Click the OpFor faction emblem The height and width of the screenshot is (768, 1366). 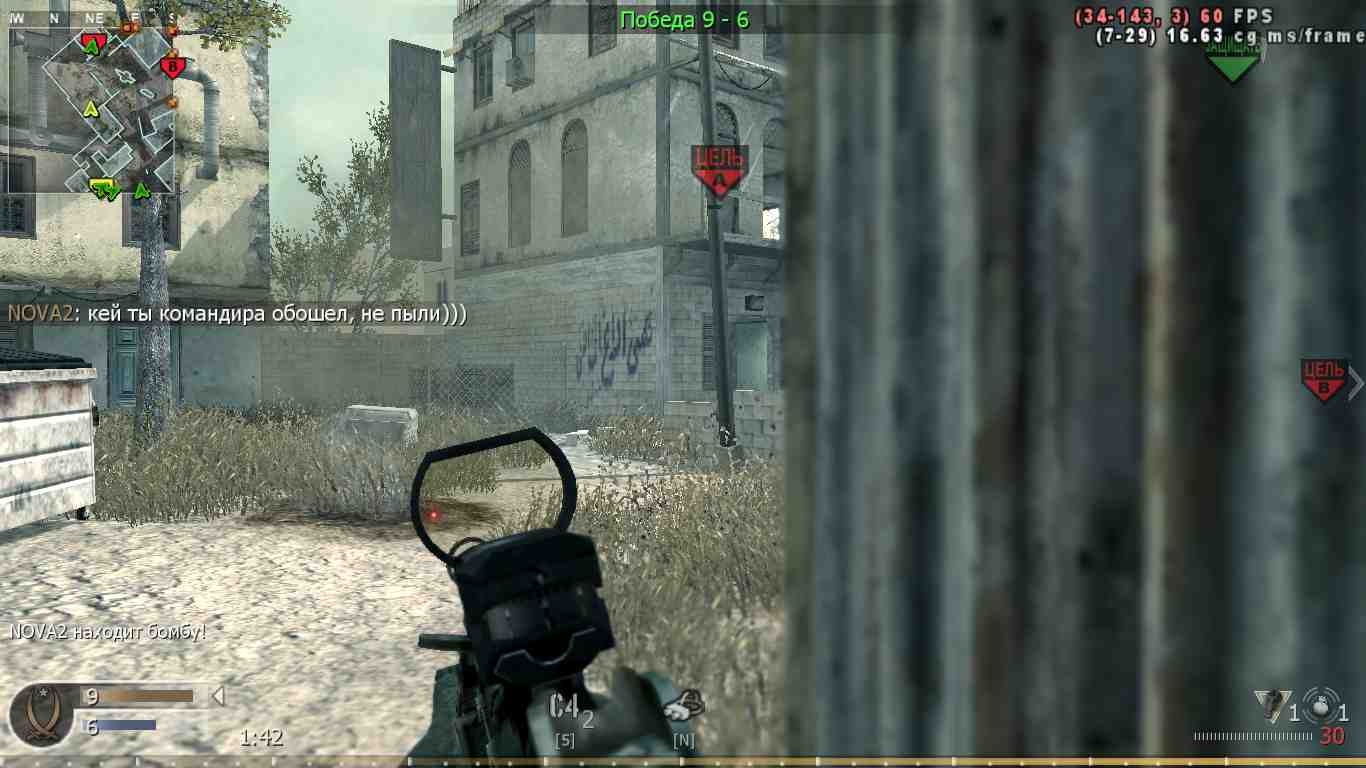click(x=40, y=710)
